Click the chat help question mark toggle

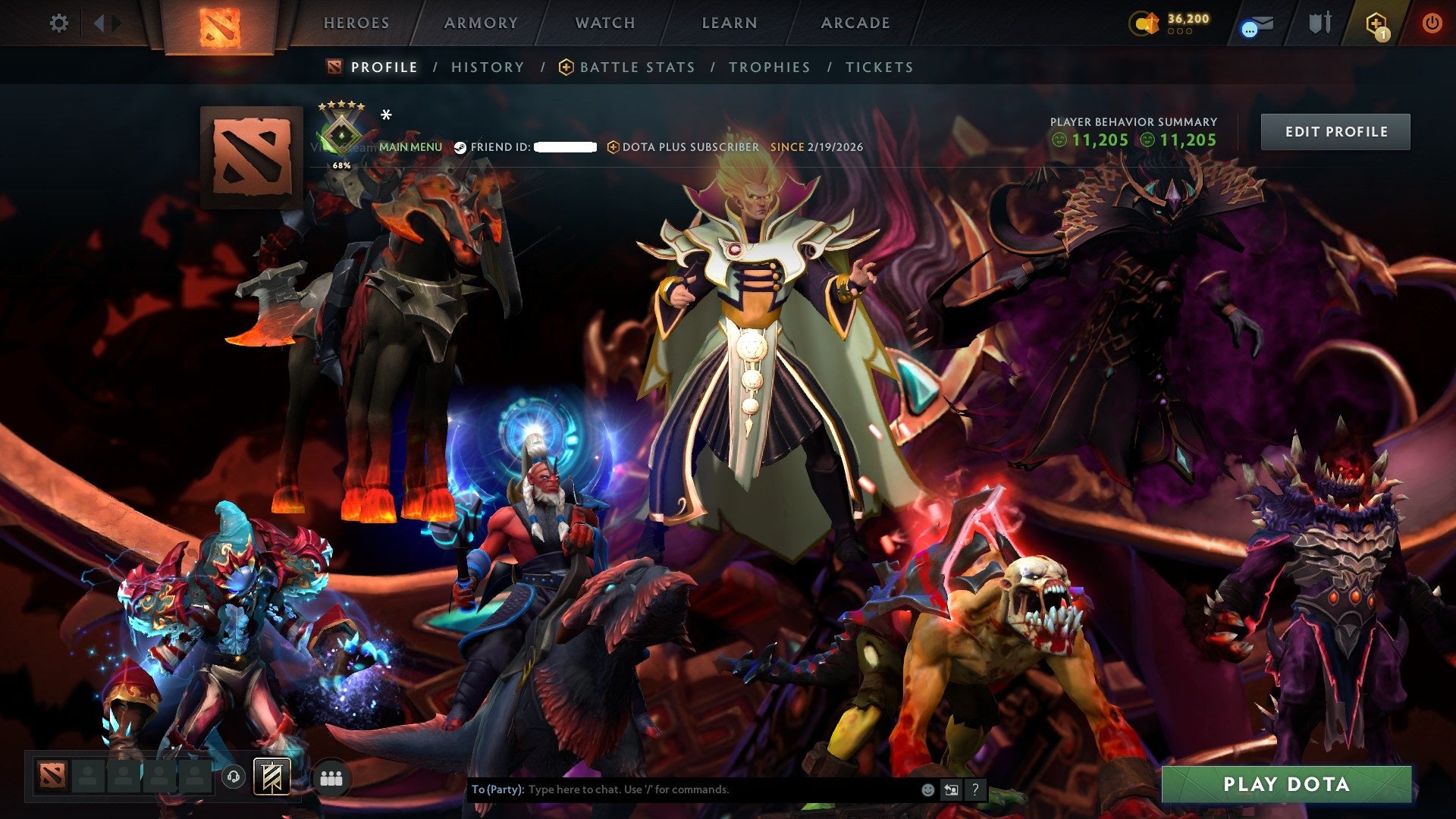coord(974,789)
